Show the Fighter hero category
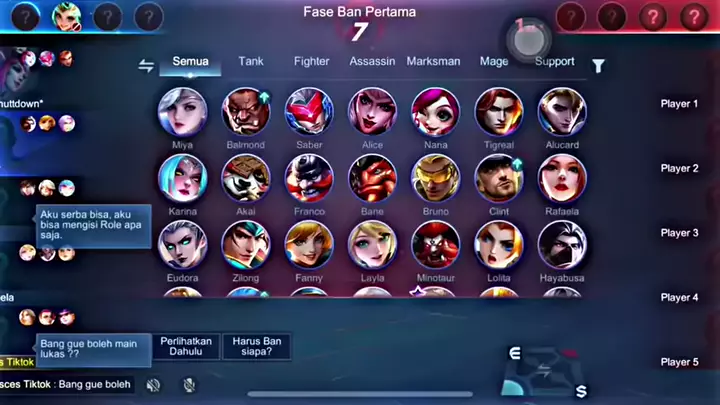The height and width of the screenshot is (405, 720). [311, 62]
